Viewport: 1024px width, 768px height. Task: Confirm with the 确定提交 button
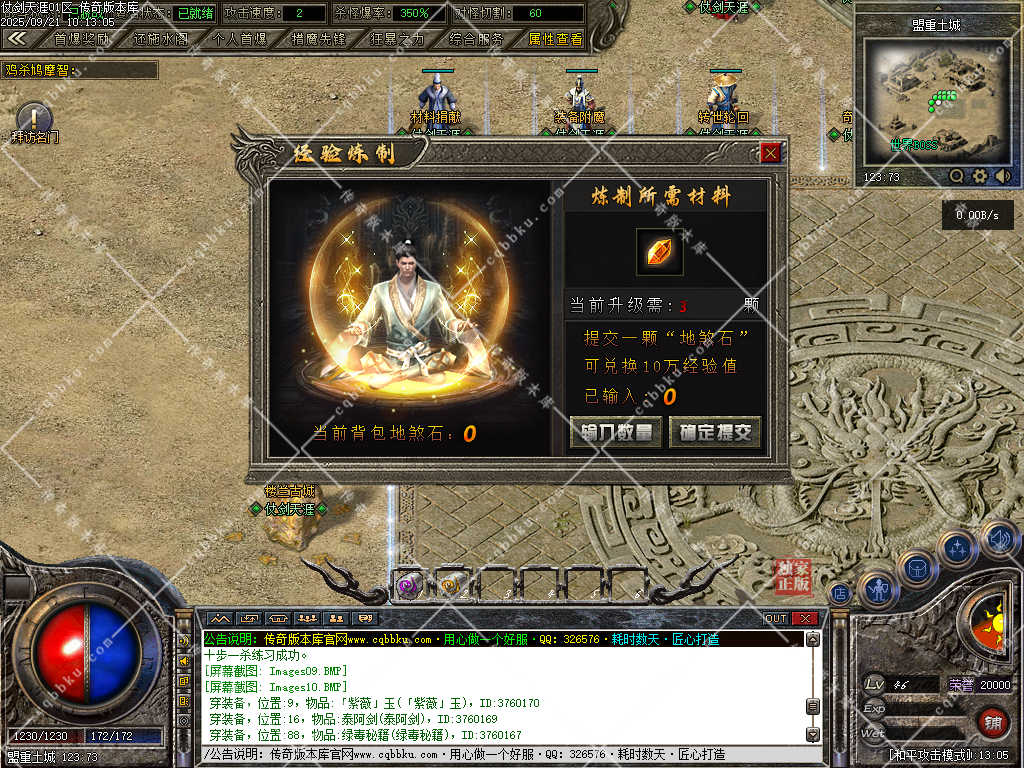point(714,432)
